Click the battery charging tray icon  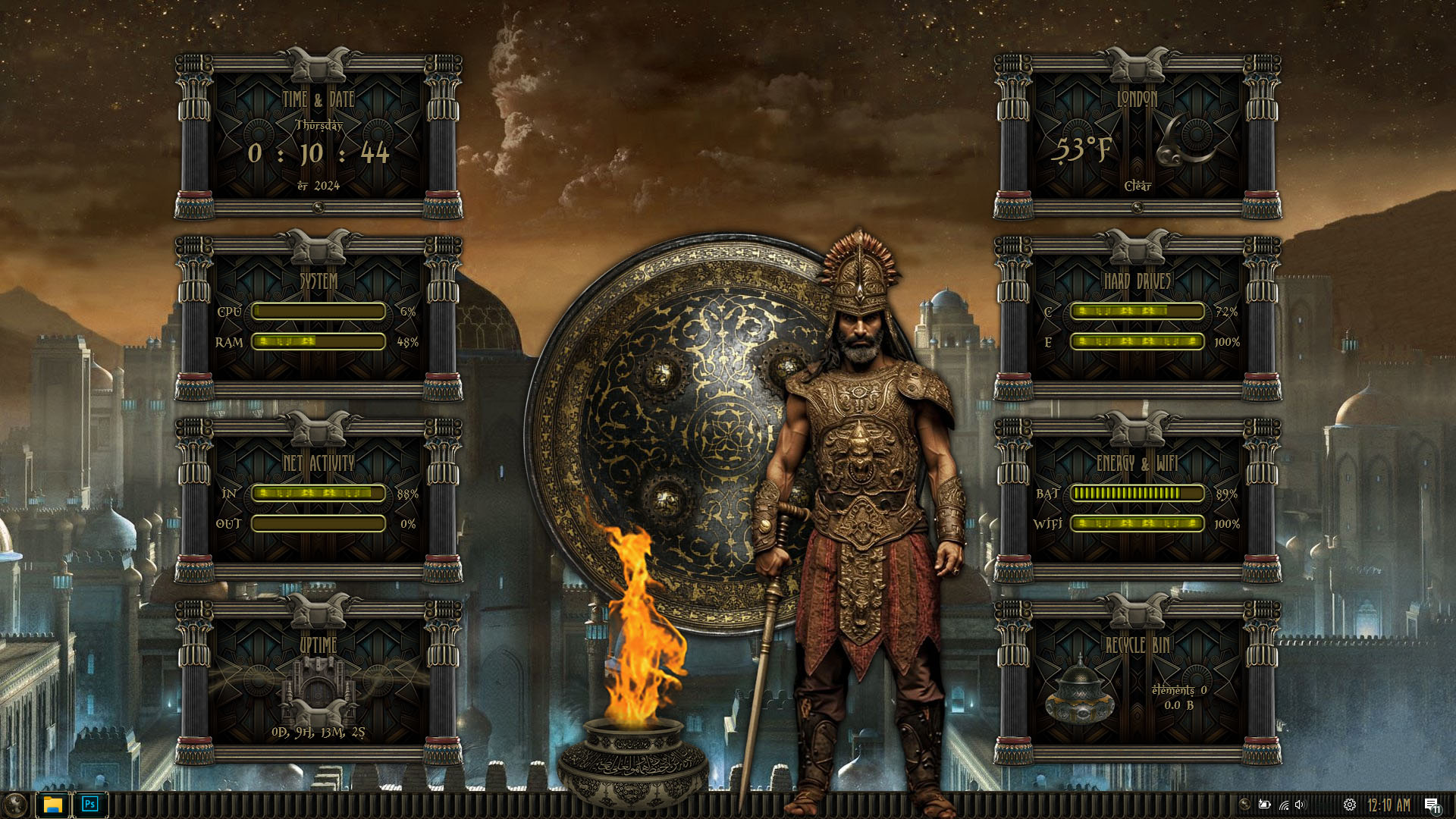(x=1264, y=805)
